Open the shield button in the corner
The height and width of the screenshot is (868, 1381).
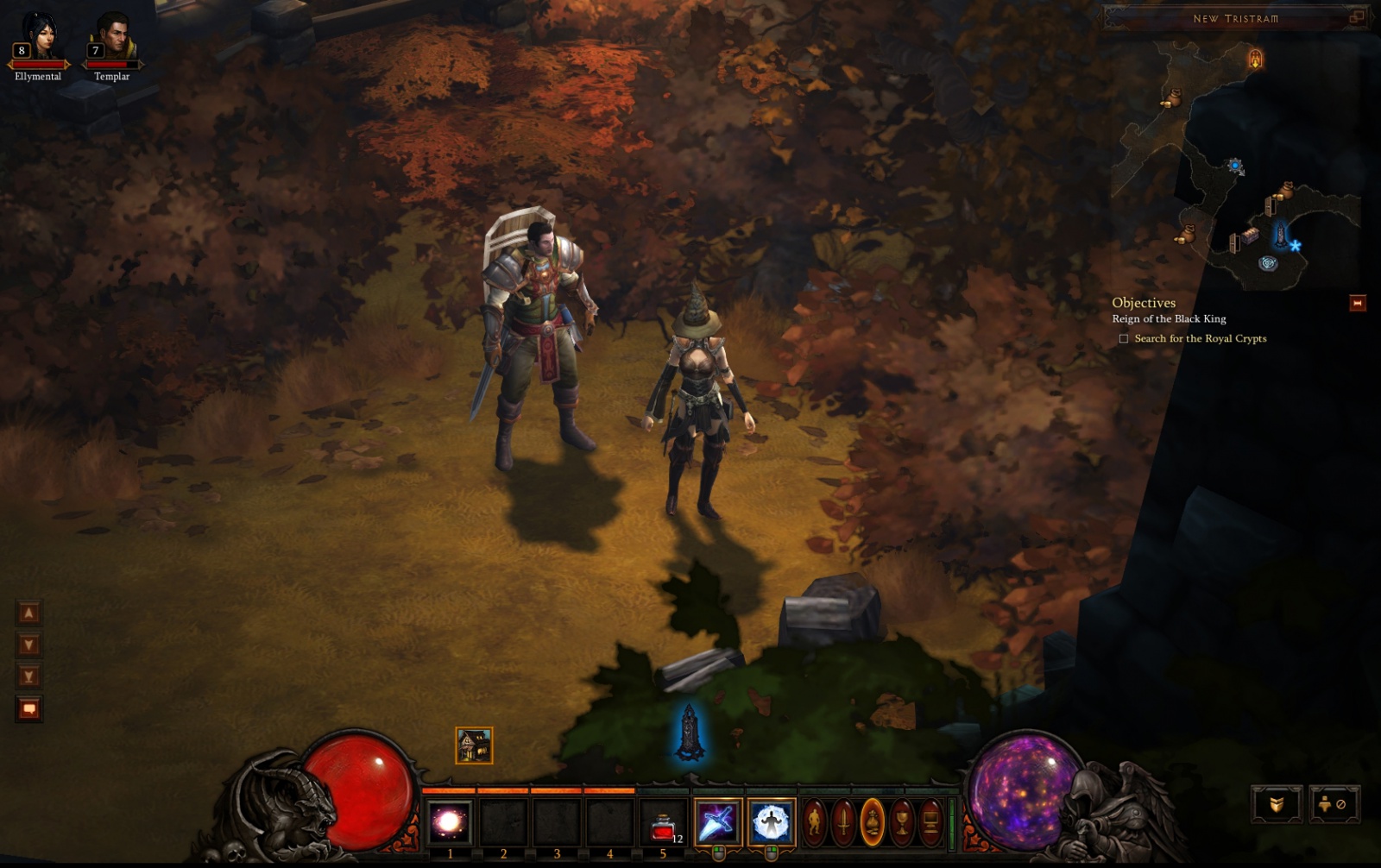1277,804
